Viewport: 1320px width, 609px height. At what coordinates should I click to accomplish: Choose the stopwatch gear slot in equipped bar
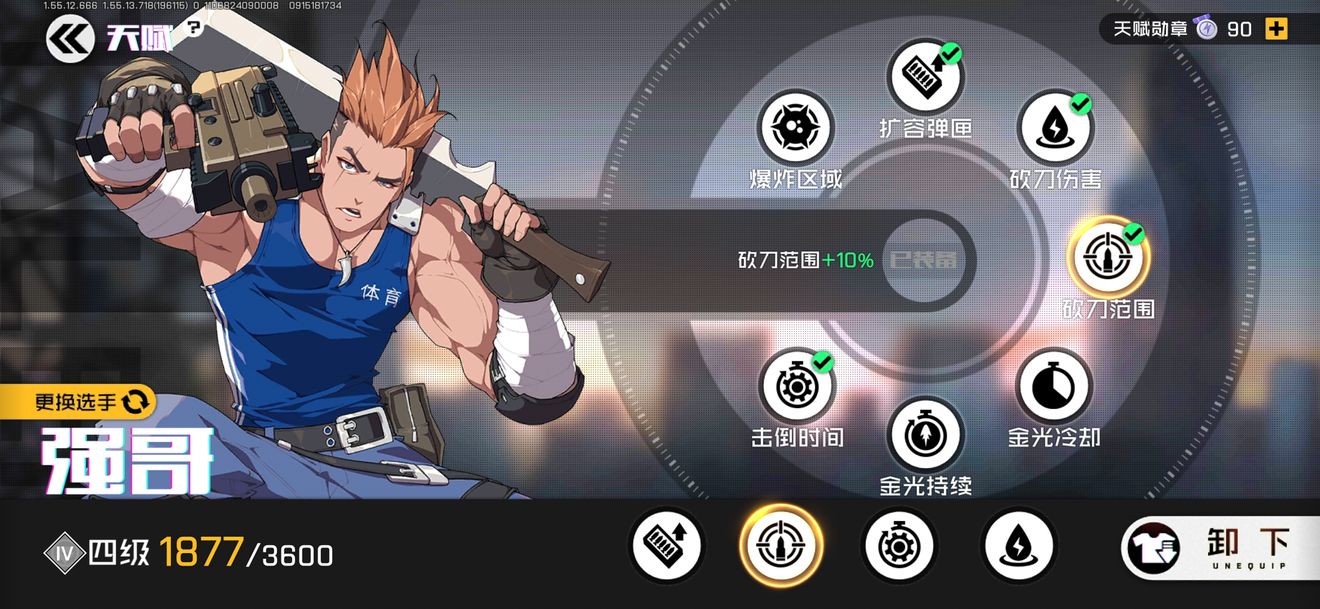pos(898,546)
